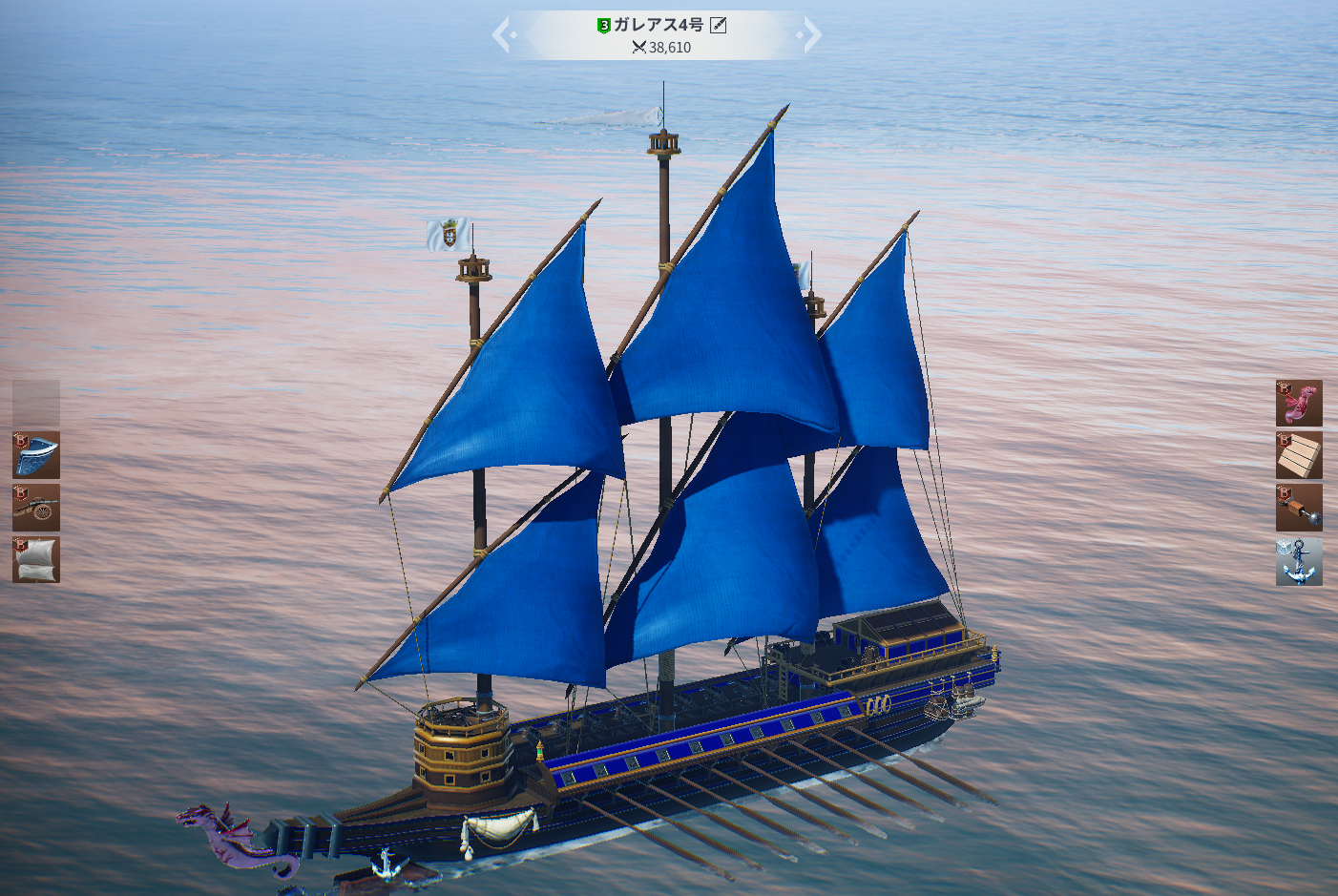
Task: Select the spiked ram equipment slot
Action: pos(1299,508)
